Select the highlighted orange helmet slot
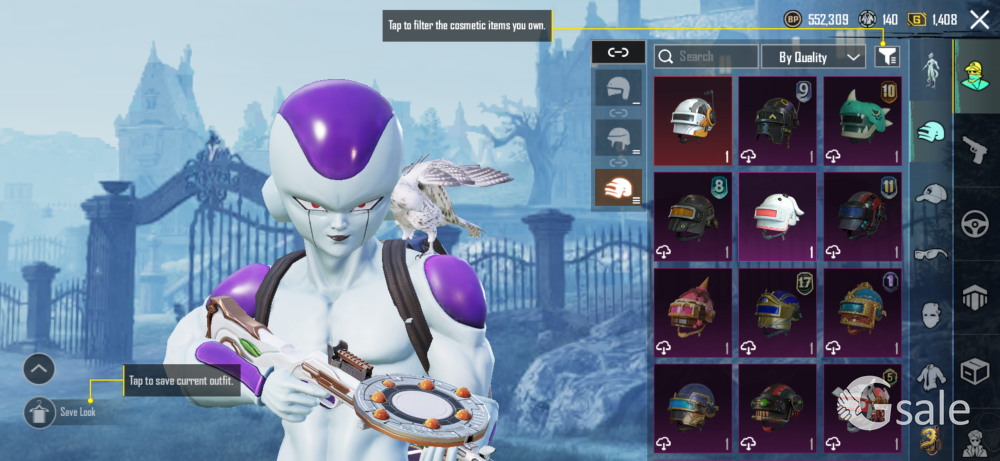The image size is (1000, 461). 618,187
